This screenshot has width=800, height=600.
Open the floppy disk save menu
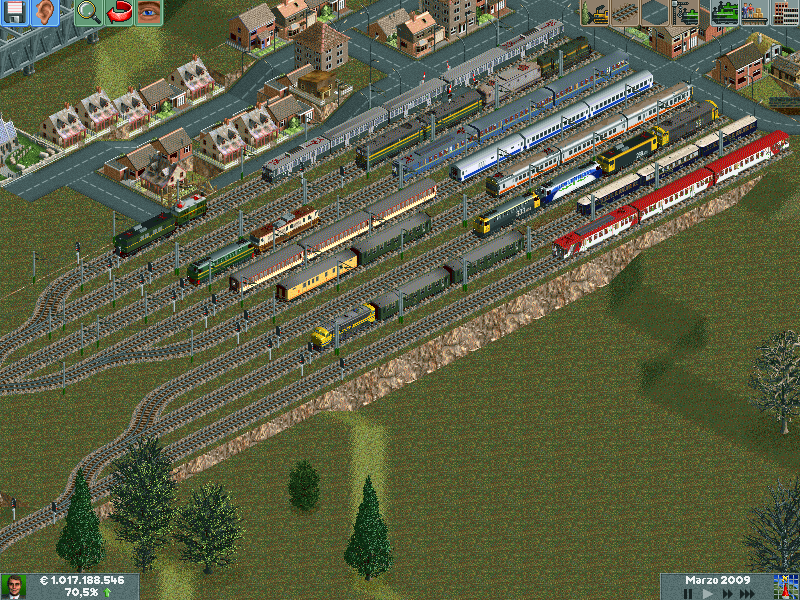[x=14, y=13]
